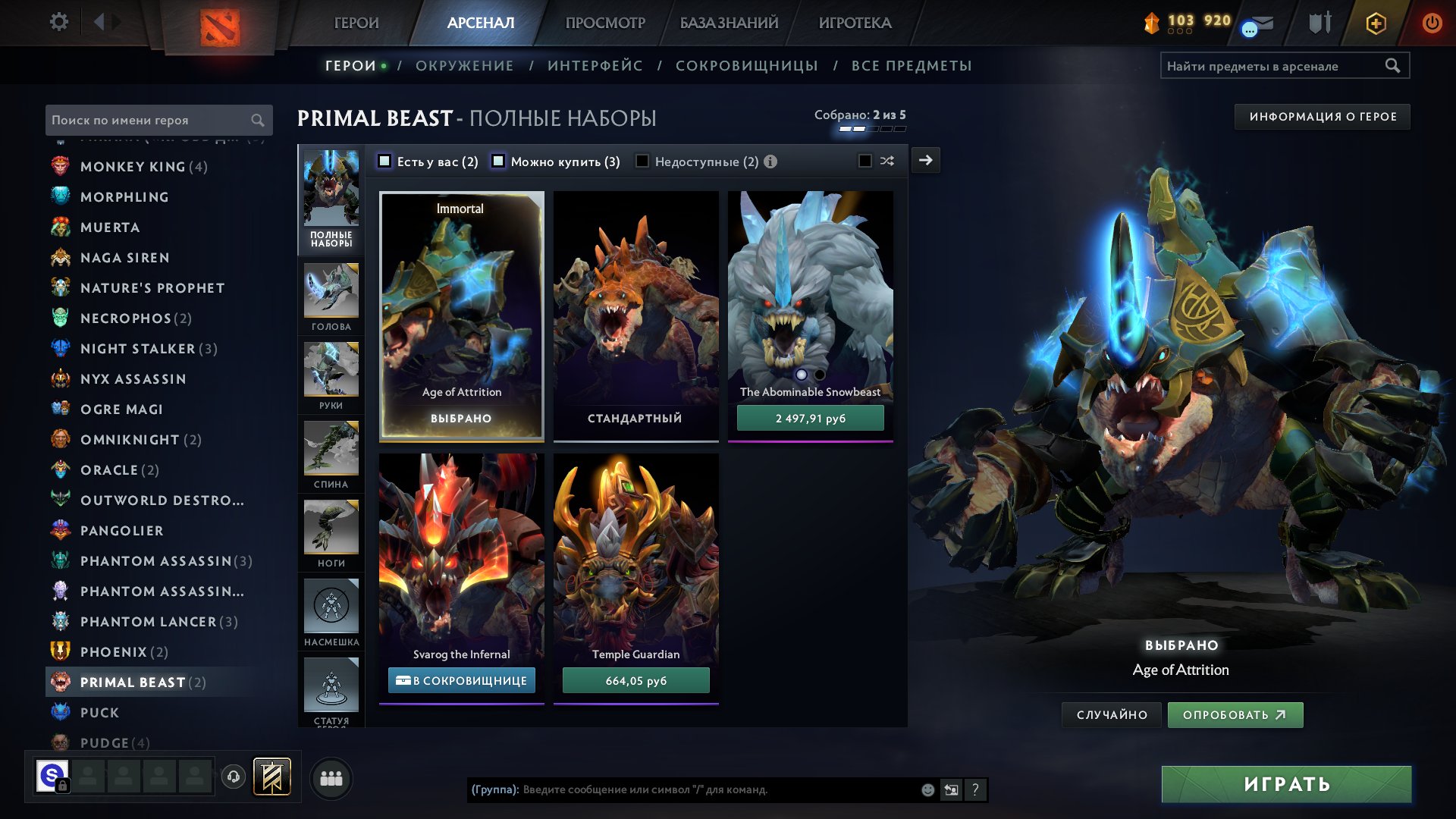Enable the Можно купить (3) filter
The height and width of the screenshot is (819, 1456).
pos(498,161)
